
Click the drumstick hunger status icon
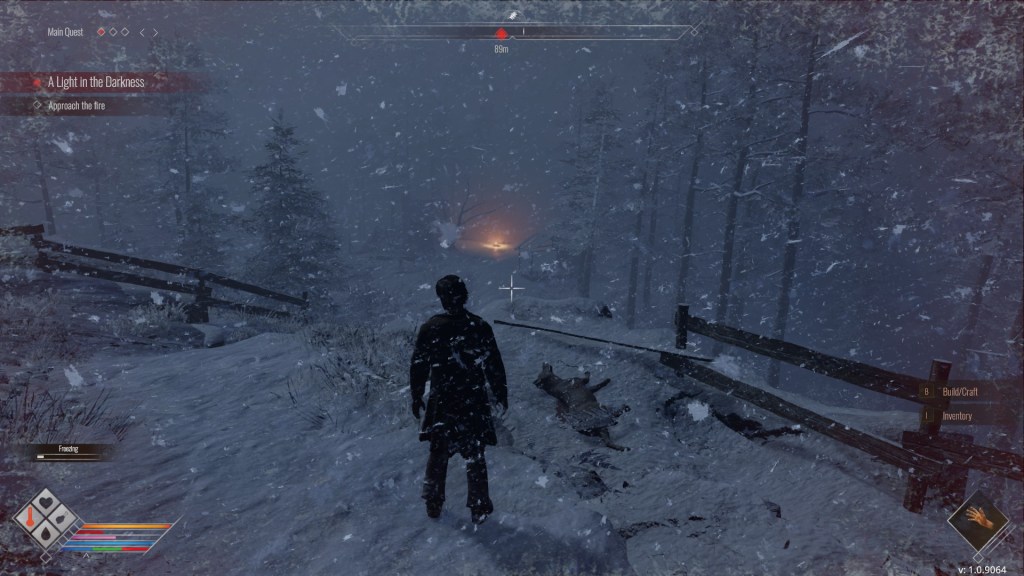(59, 520)
